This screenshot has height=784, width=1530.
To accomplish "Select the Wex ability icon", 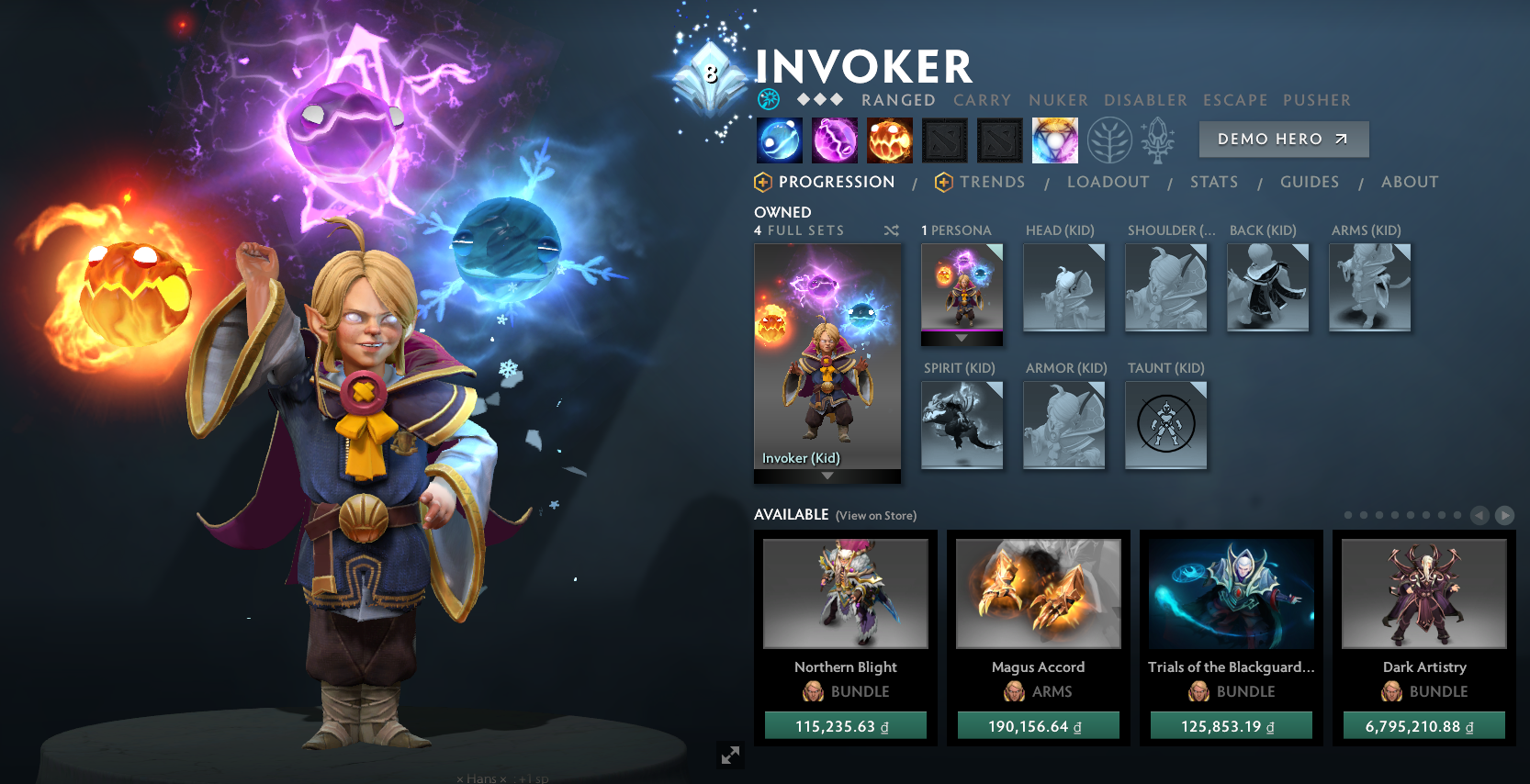I will click(834, 140).
